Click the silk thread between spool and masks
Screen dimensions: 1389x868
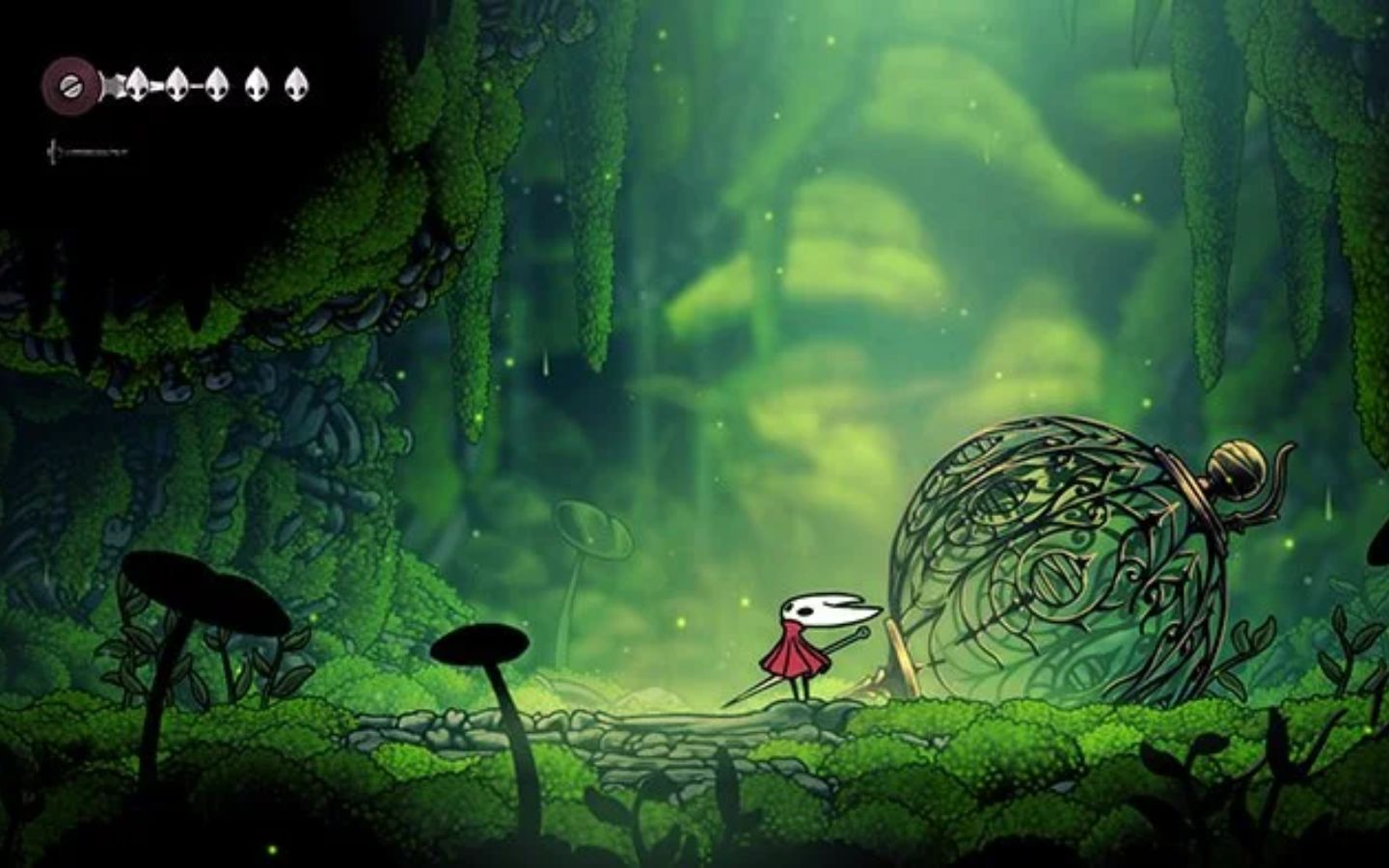point(111,85)
